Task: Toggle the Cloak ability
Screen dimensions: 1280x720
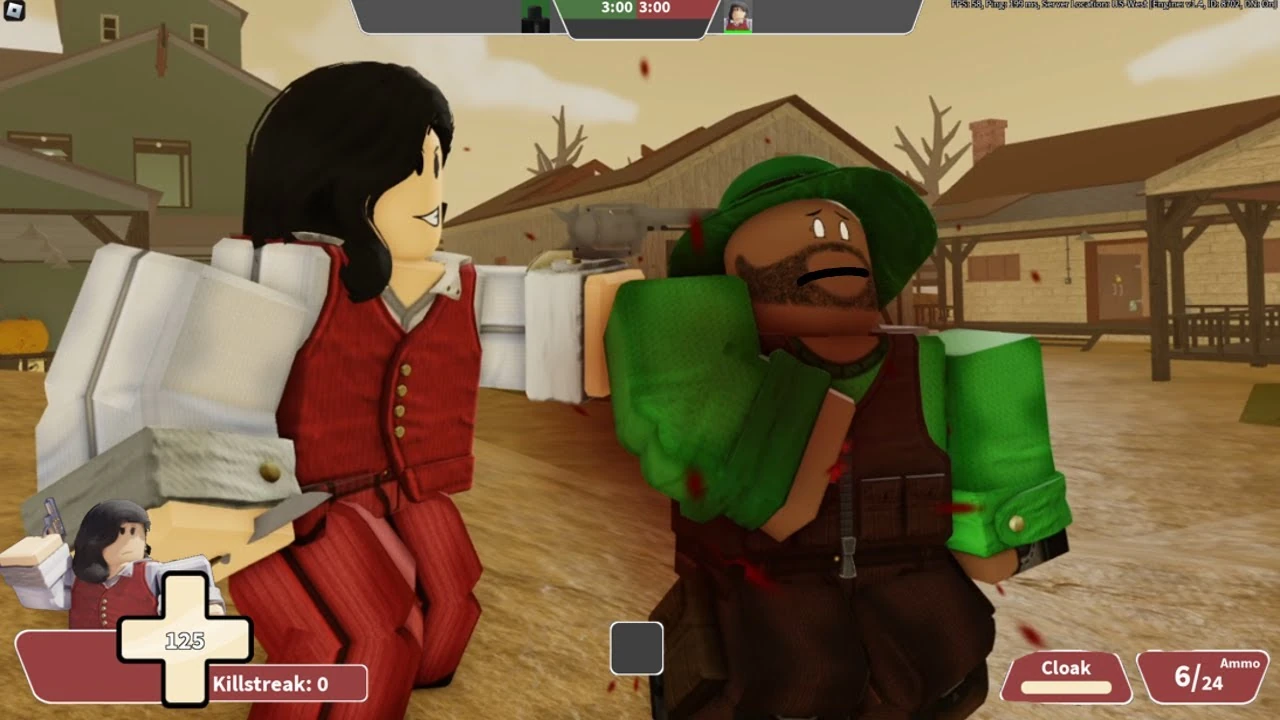Action: 1064,668
